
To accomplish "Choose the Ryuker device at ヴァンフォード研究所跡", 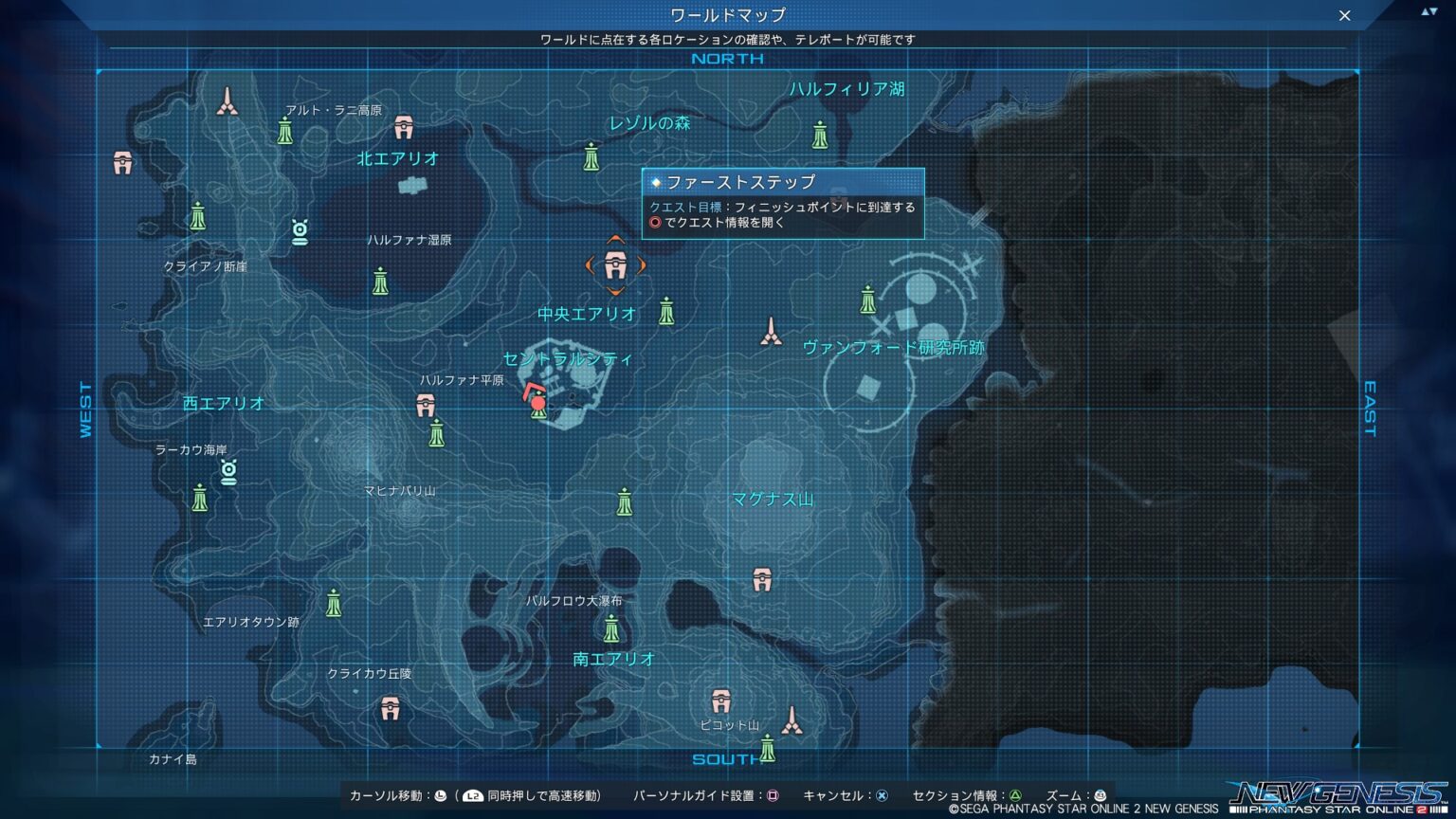I will [x=867, y=300].
